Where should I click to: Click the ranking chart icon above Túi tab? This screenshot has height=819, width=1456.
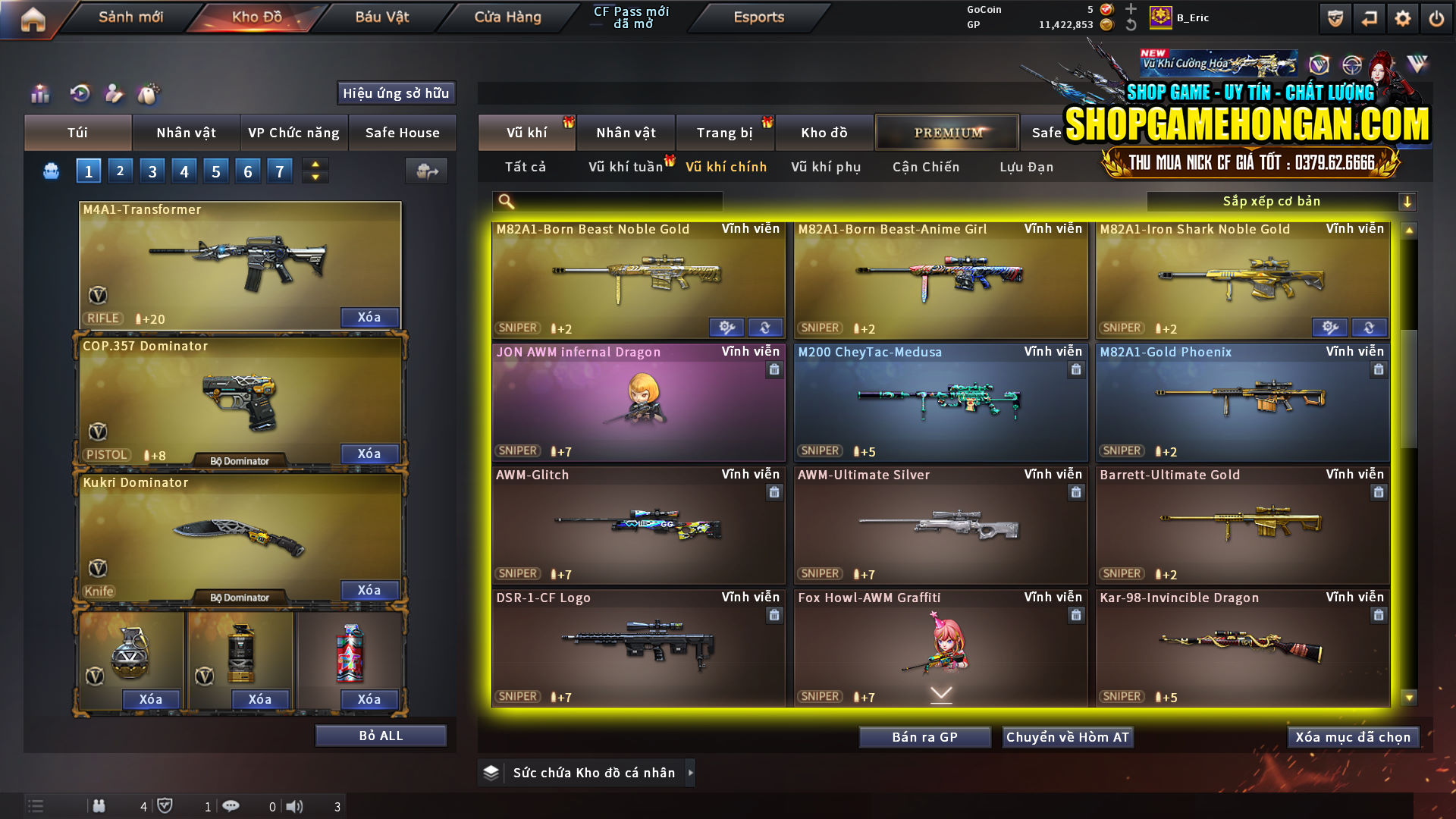(x=39, y=93)
